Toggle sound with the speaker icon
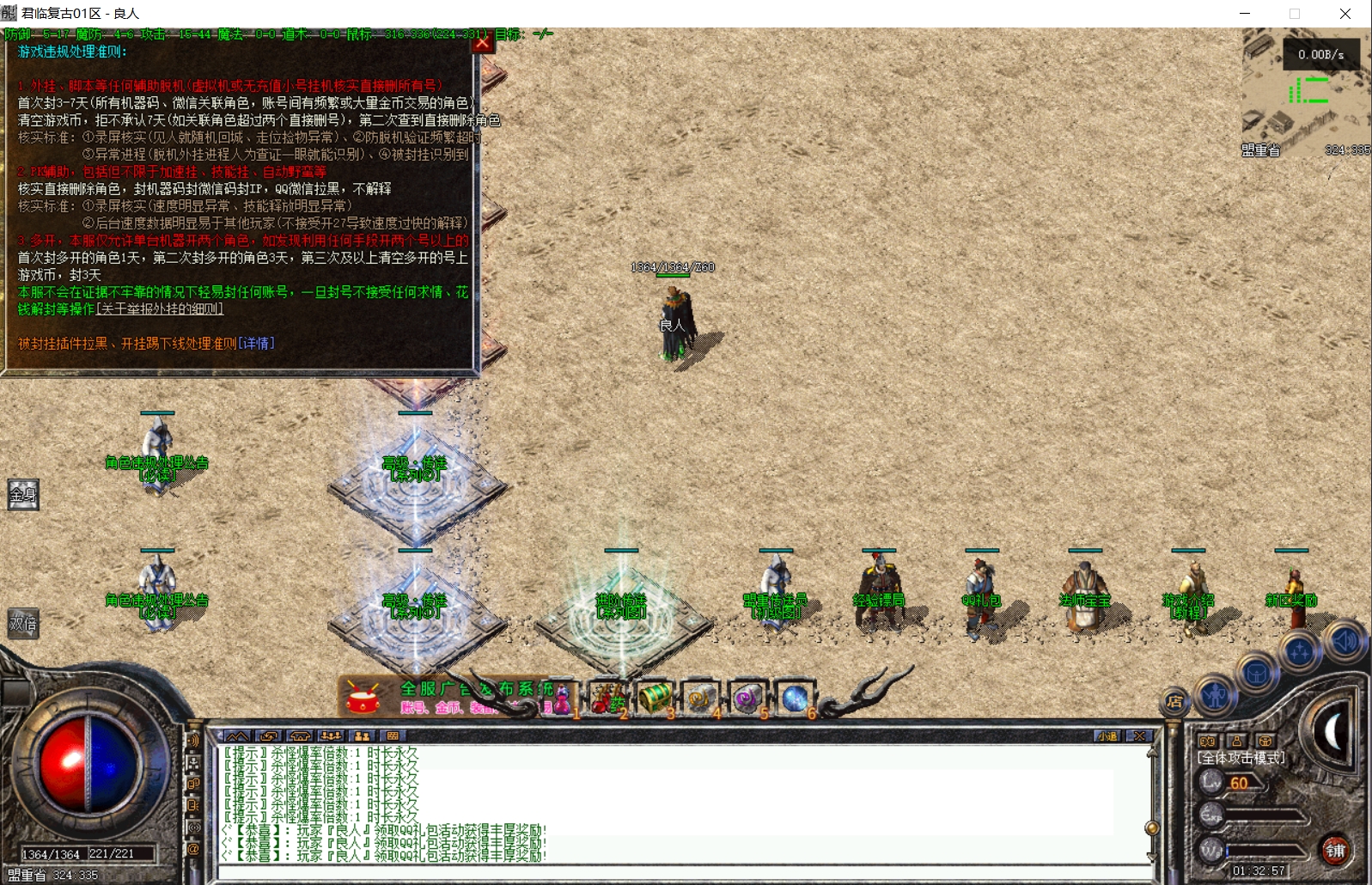1372x885 pixels. 1344,641
